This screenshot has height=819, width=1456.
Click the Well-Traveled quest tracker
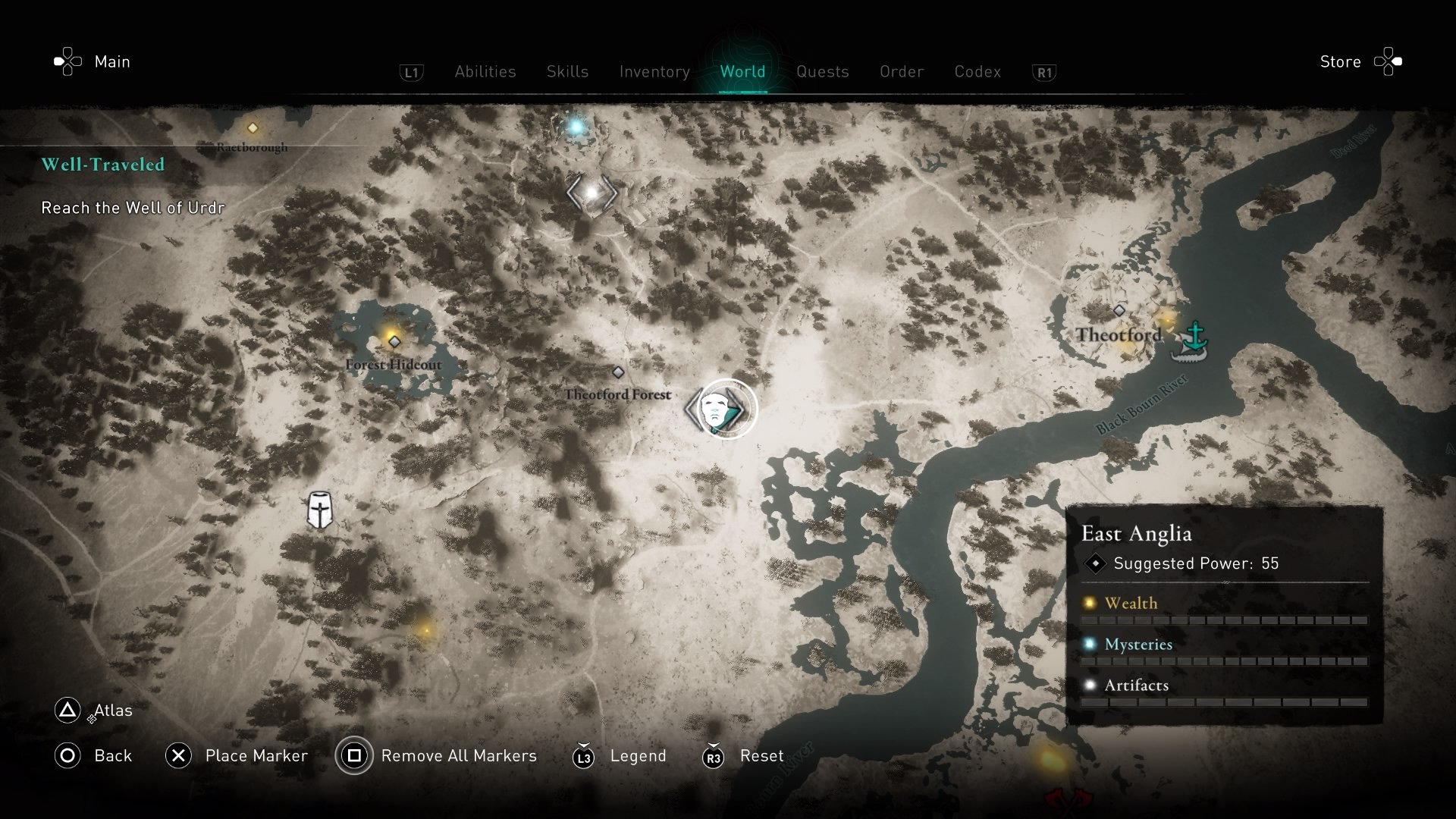pyautogui.click(x=103, y=165)
